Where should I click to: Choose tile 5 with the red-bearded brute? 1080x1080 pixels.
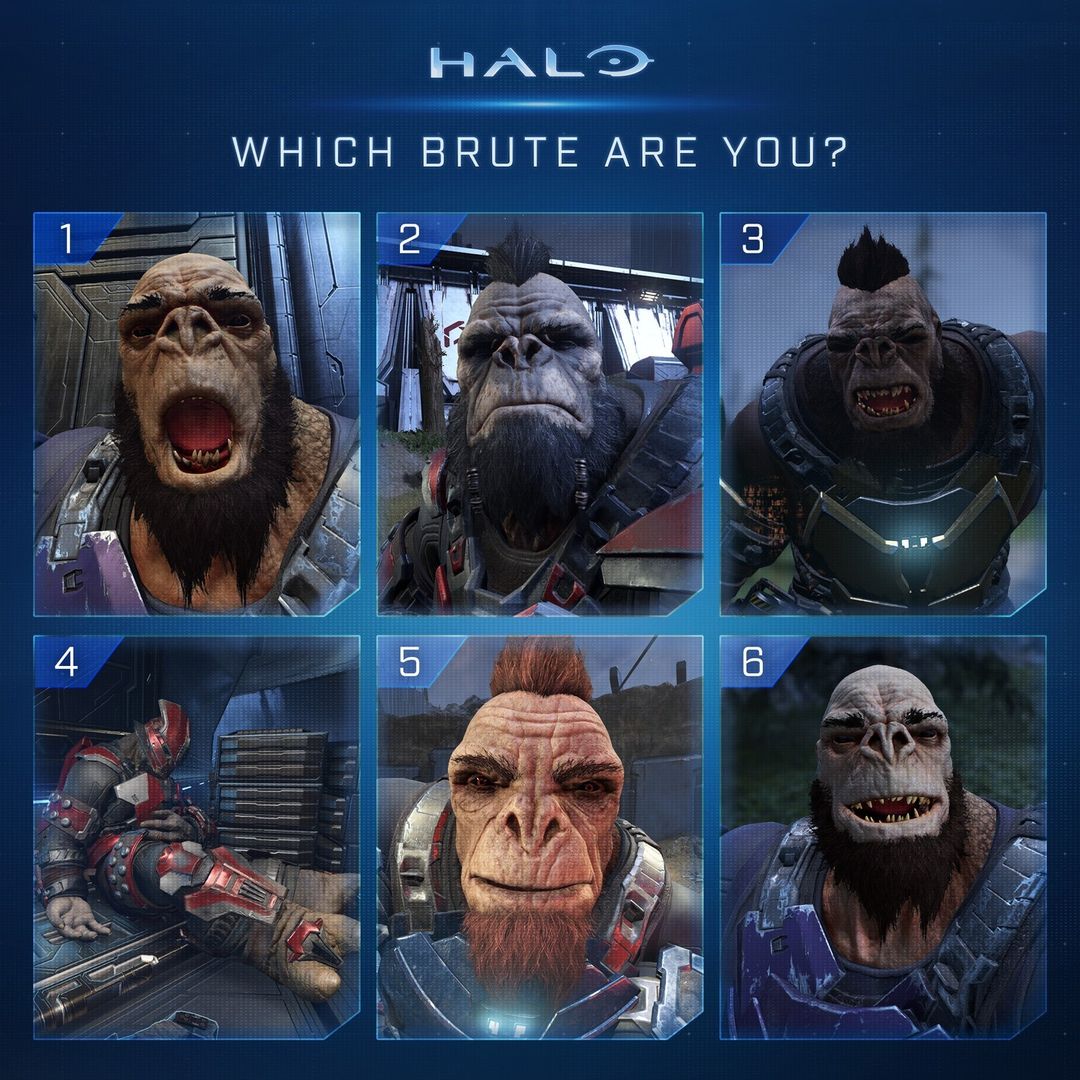[540, 837]
